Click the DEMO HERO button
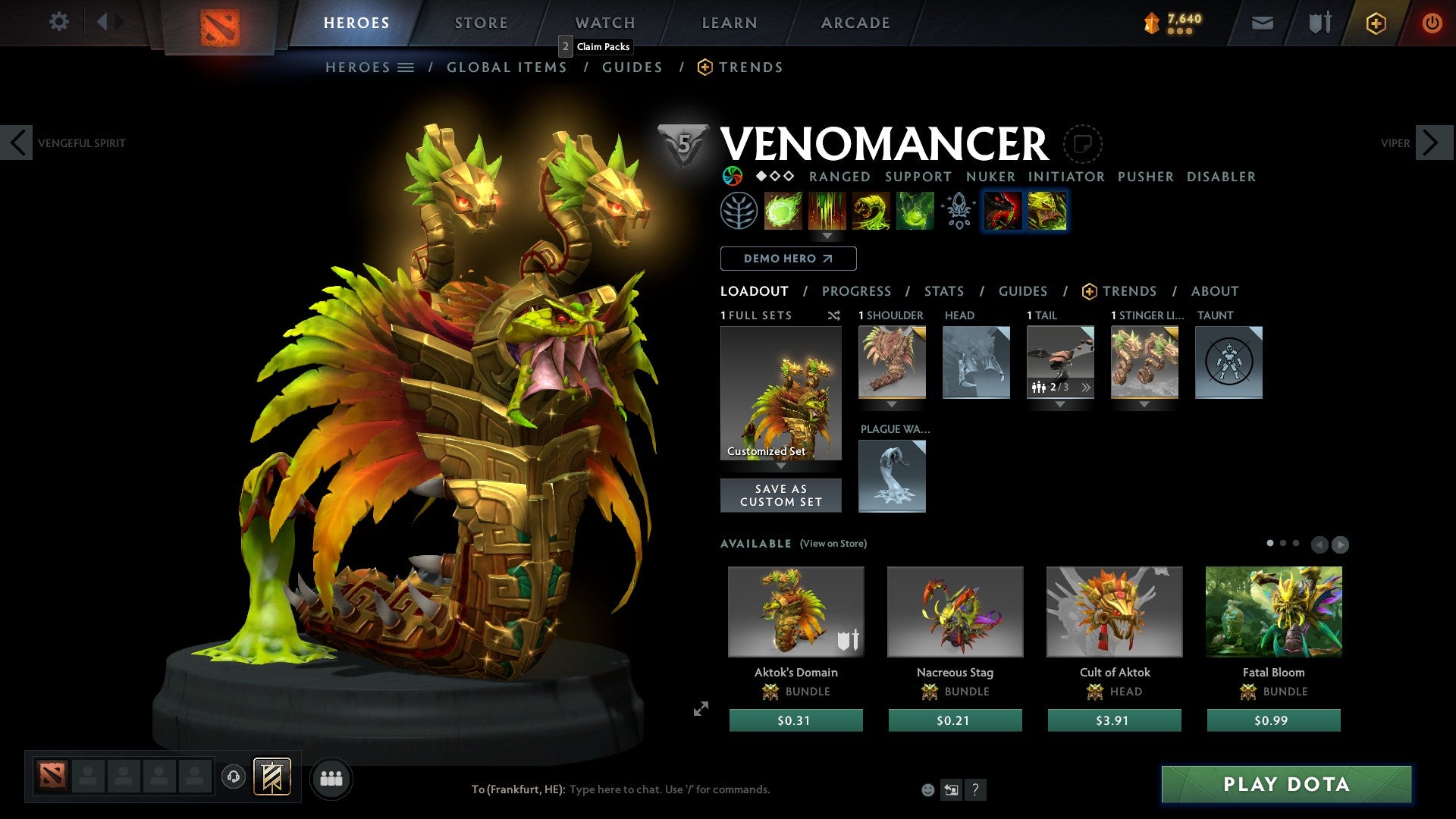Viewport: 1456px width, 819px height. tap(787, 259)
